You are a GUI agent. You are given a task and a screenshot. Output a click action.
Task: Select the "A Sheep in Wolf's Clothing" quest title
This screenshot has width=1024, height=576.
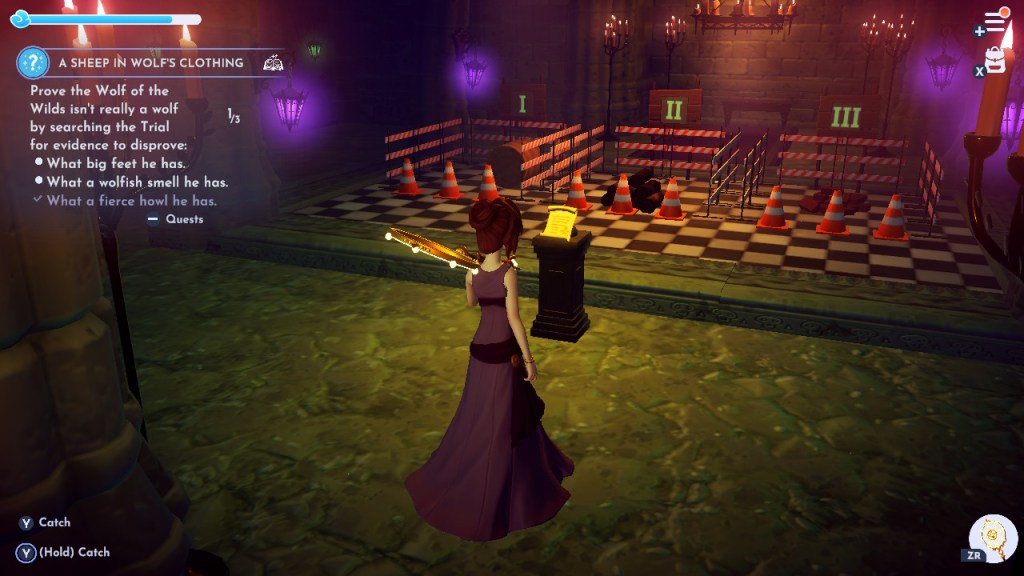click(x=150, y=62)
